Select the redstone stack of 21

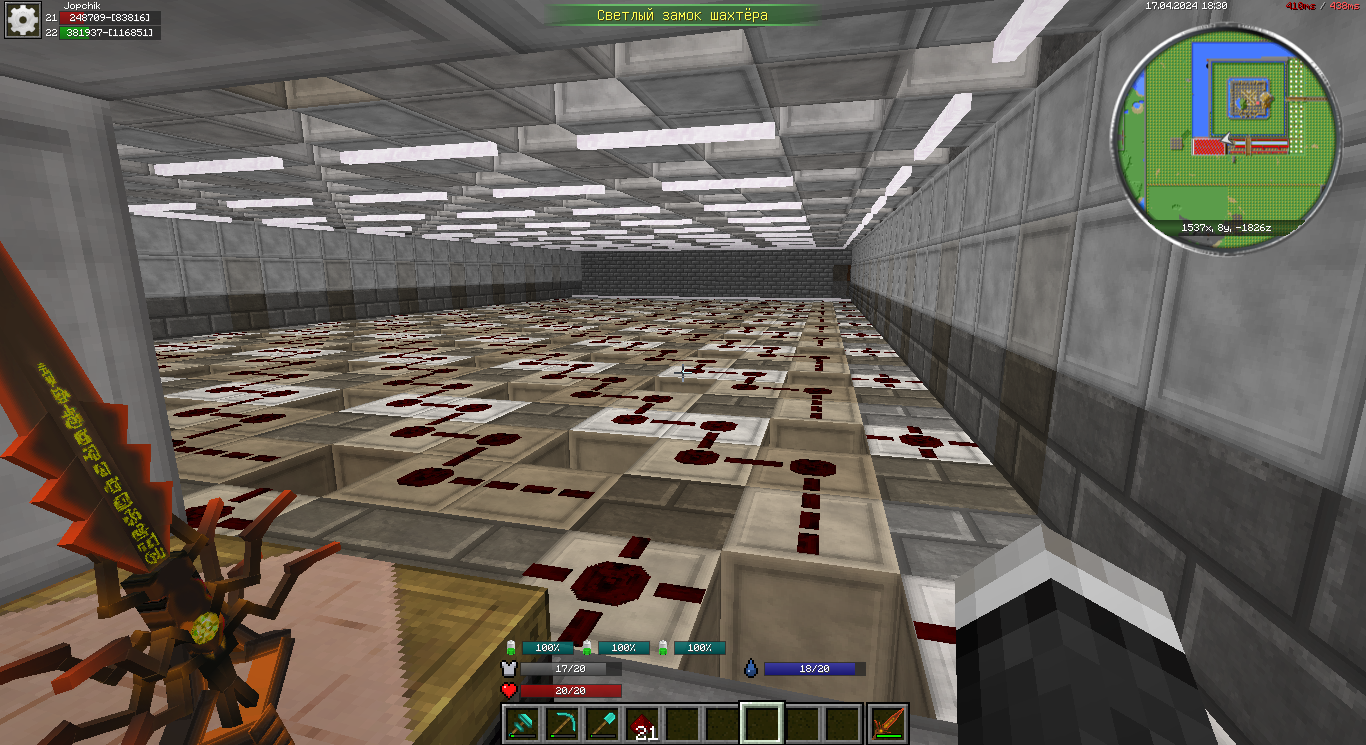[x=641, y=723]
